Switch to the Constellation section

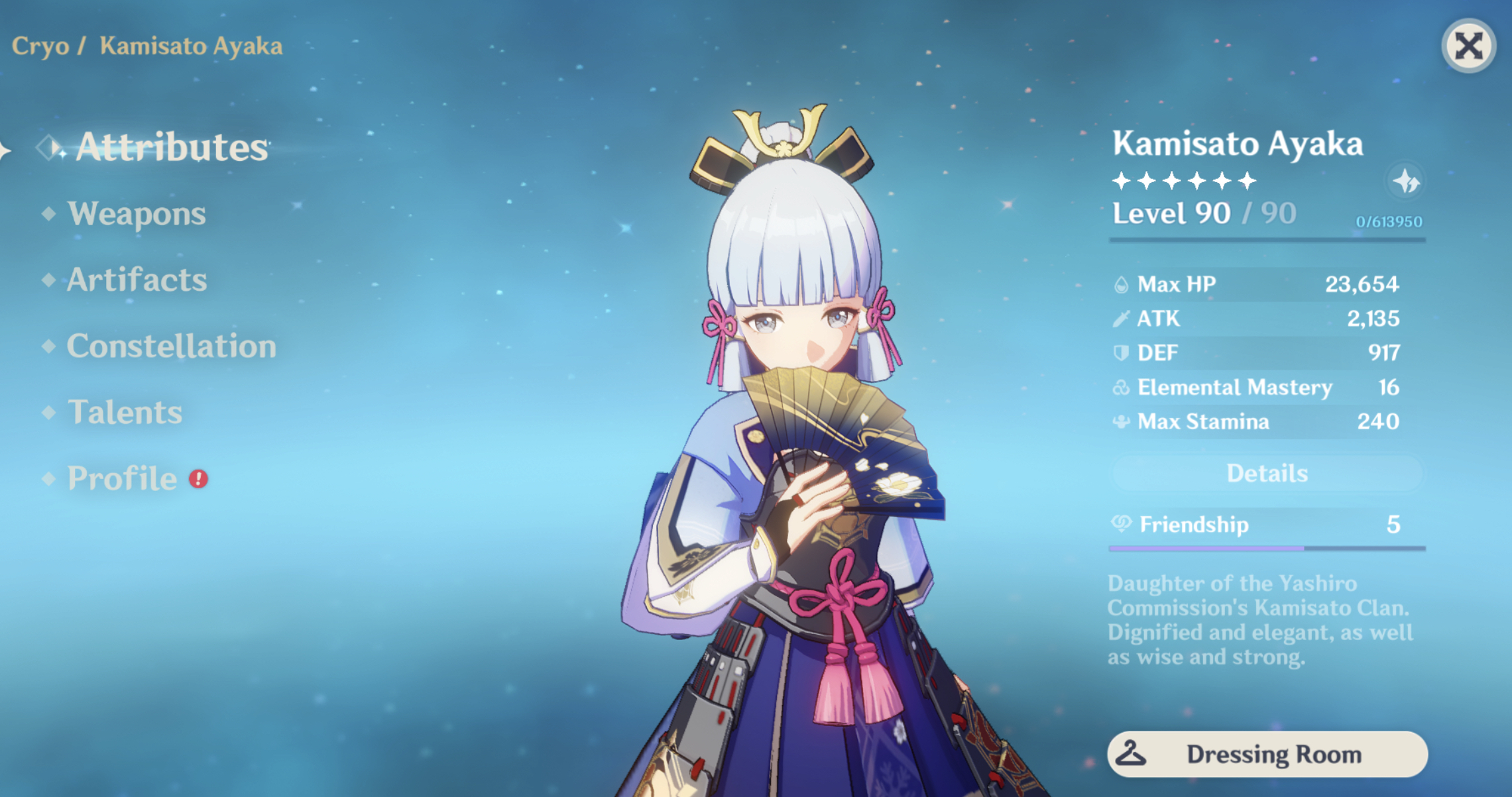(170, 346)
